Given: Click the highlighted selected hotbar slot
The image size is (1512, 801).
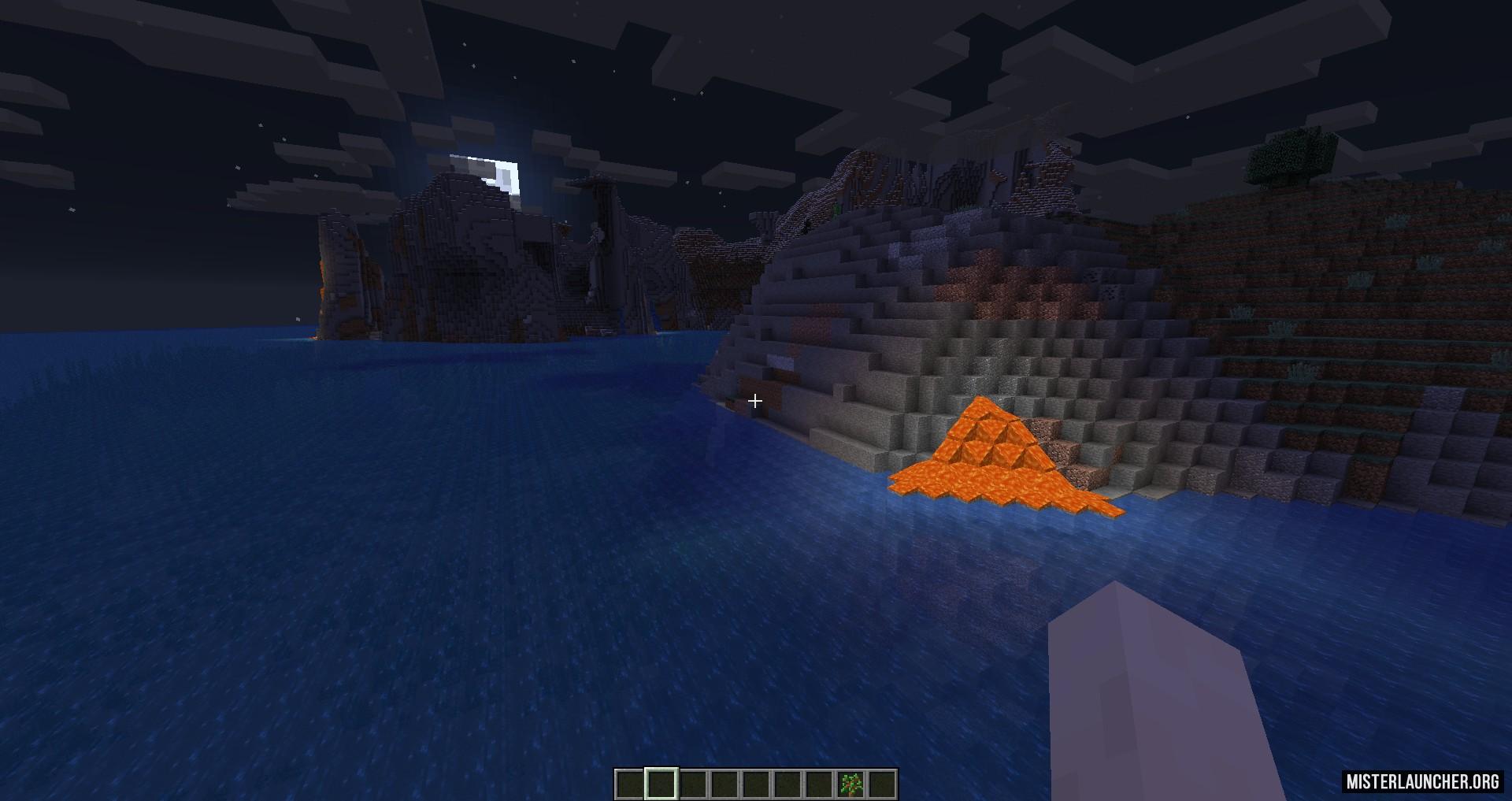Looking at the screenshot, I should pyautogui.click(x=661, y=784).
